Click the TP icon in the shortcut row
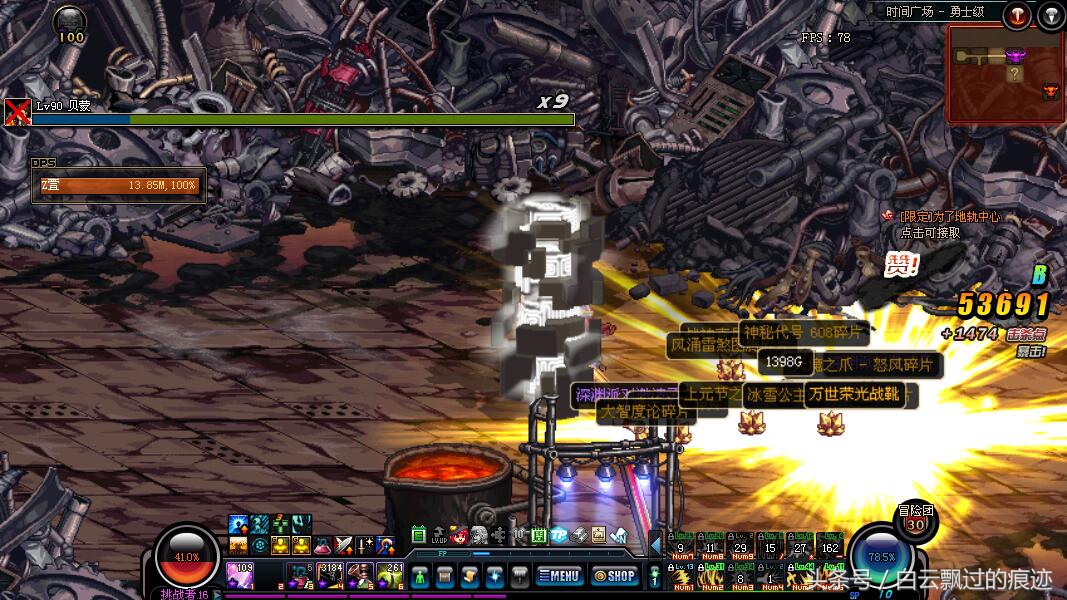The width and height of the screenshot is (1067, 600). [560, 535]
